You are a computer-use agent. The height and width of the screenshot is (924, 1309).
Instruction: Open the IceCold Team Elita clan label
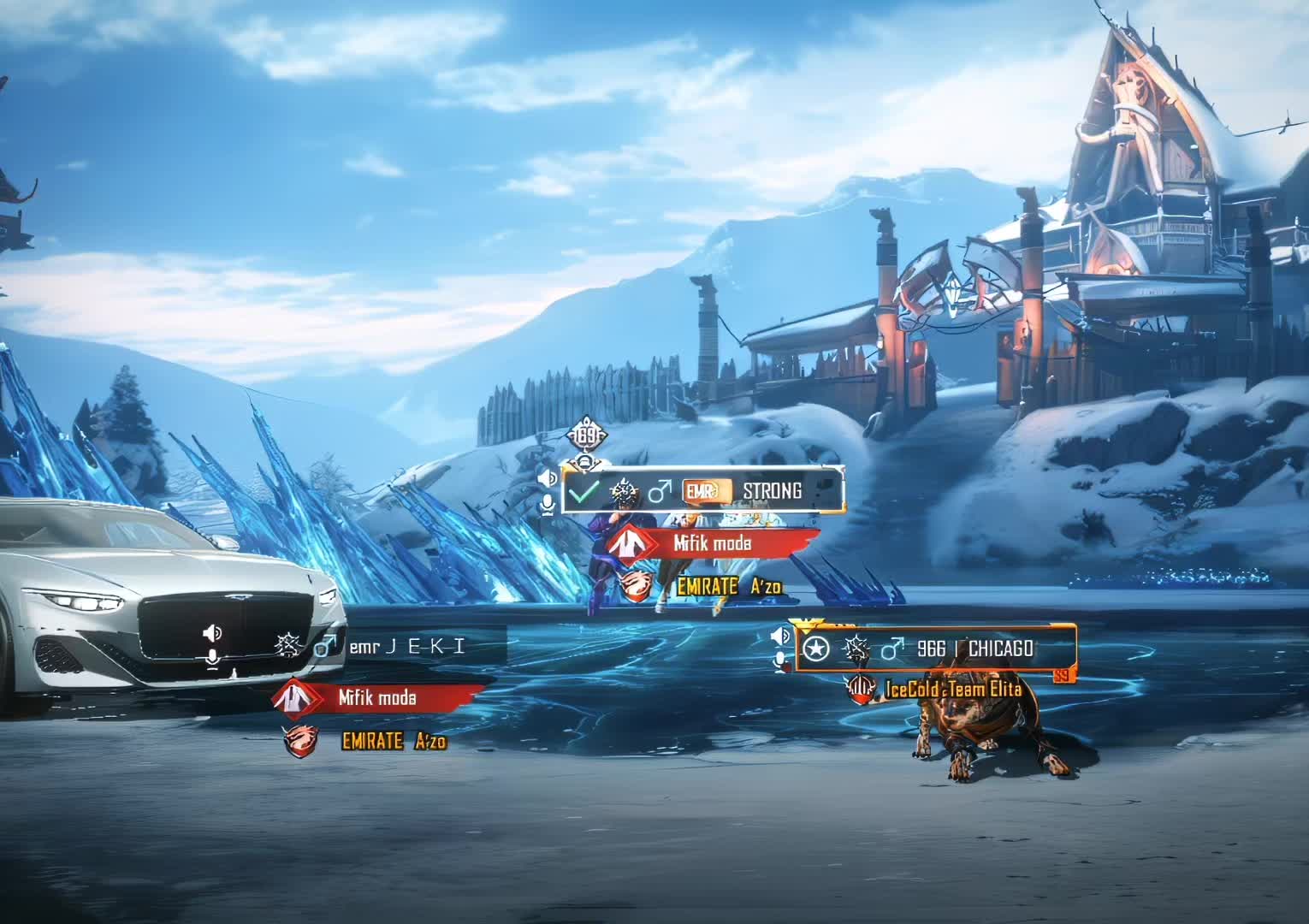[x=951, y=690]
